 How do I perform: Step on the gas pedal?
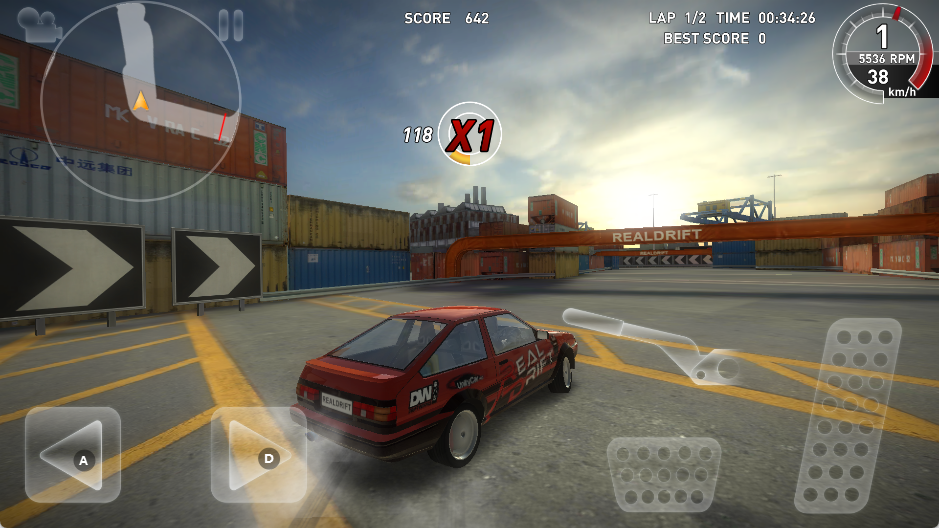848,415
